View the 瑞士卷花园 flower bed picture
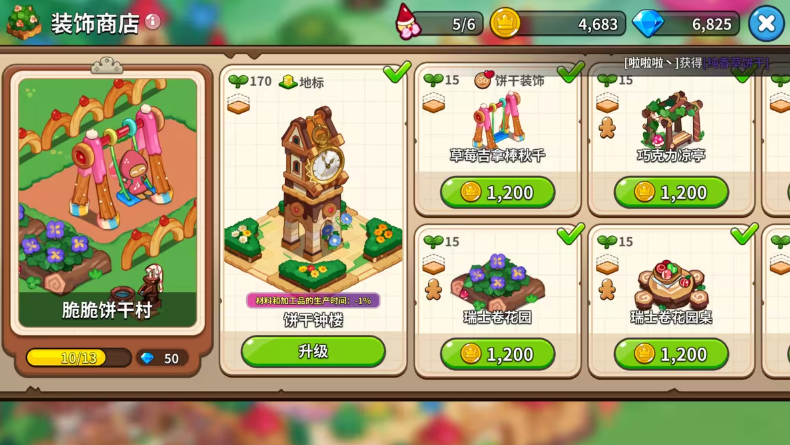The height and width of the screenshot is (445, 790). (497, 280)
